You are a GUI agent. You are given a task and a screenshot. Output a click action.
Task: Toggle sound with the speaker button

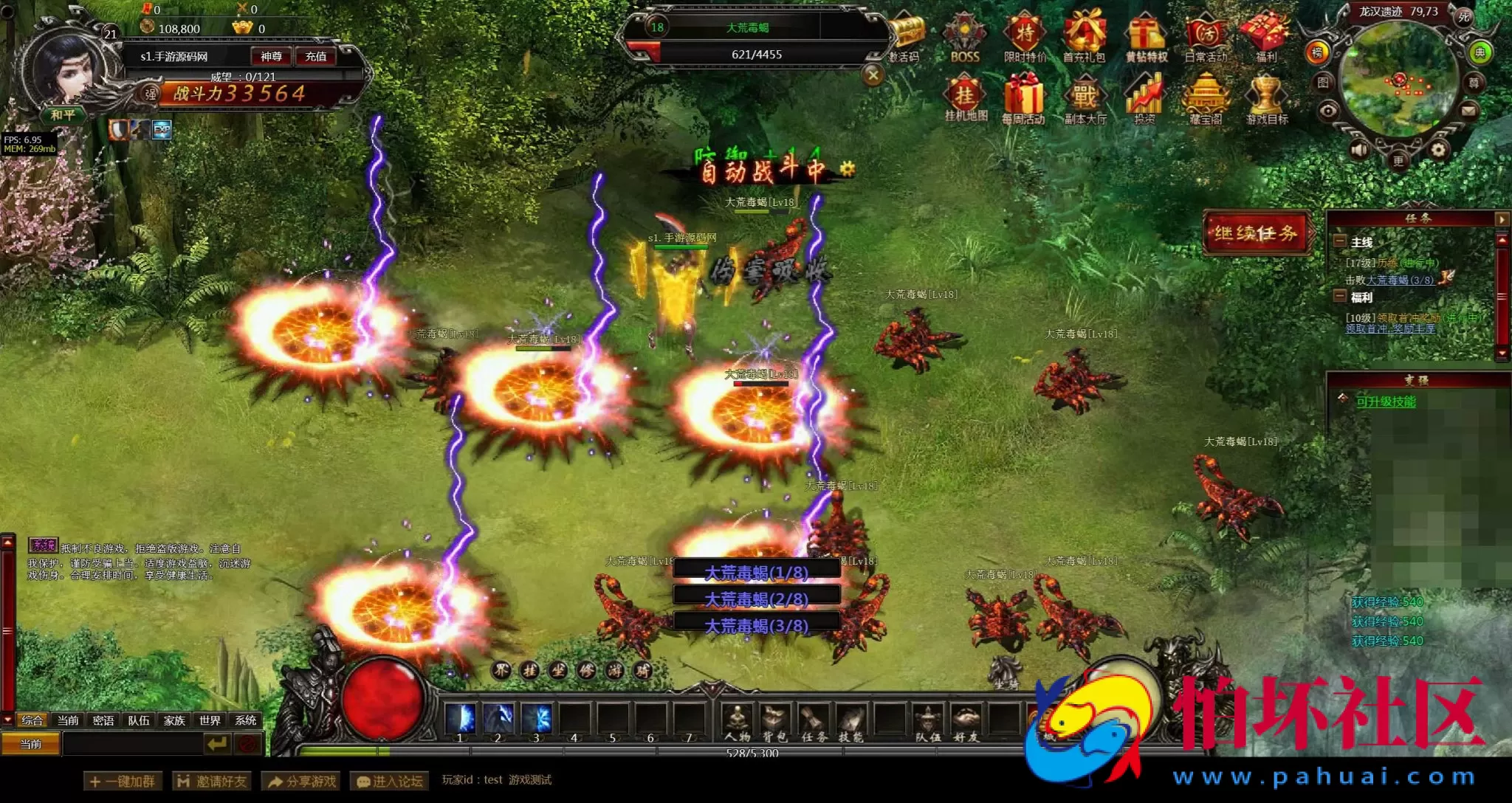coord(1359,151)
